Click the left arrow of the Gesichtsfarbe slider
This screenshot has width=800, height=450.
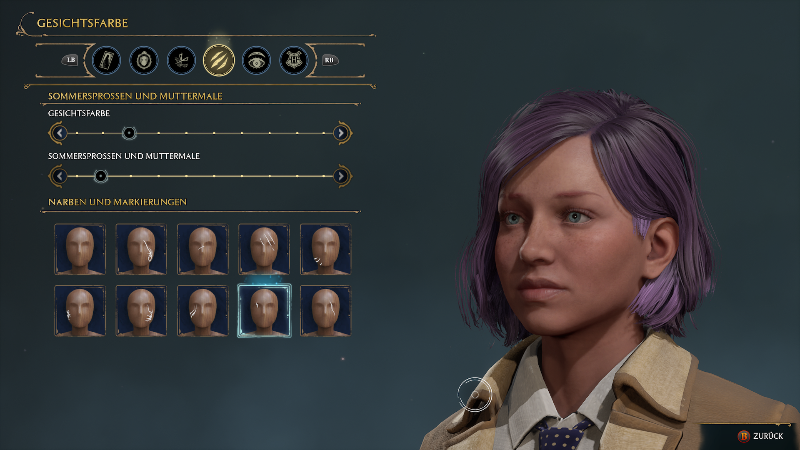(x=59, y=132)
